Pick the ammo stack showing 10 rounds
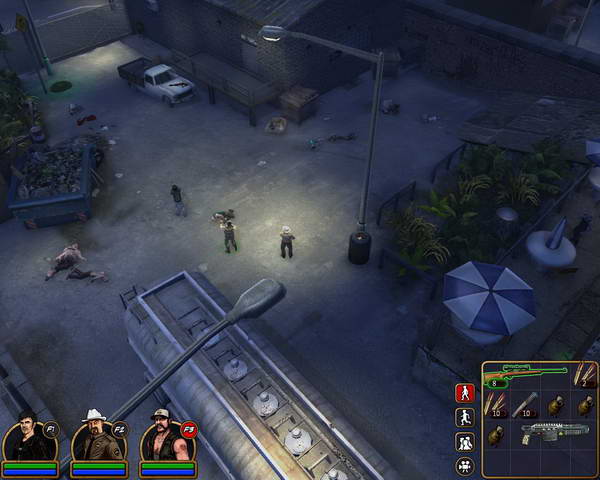Image resolution: width=600 pixels, height=480 pixels. coord(497,405)
